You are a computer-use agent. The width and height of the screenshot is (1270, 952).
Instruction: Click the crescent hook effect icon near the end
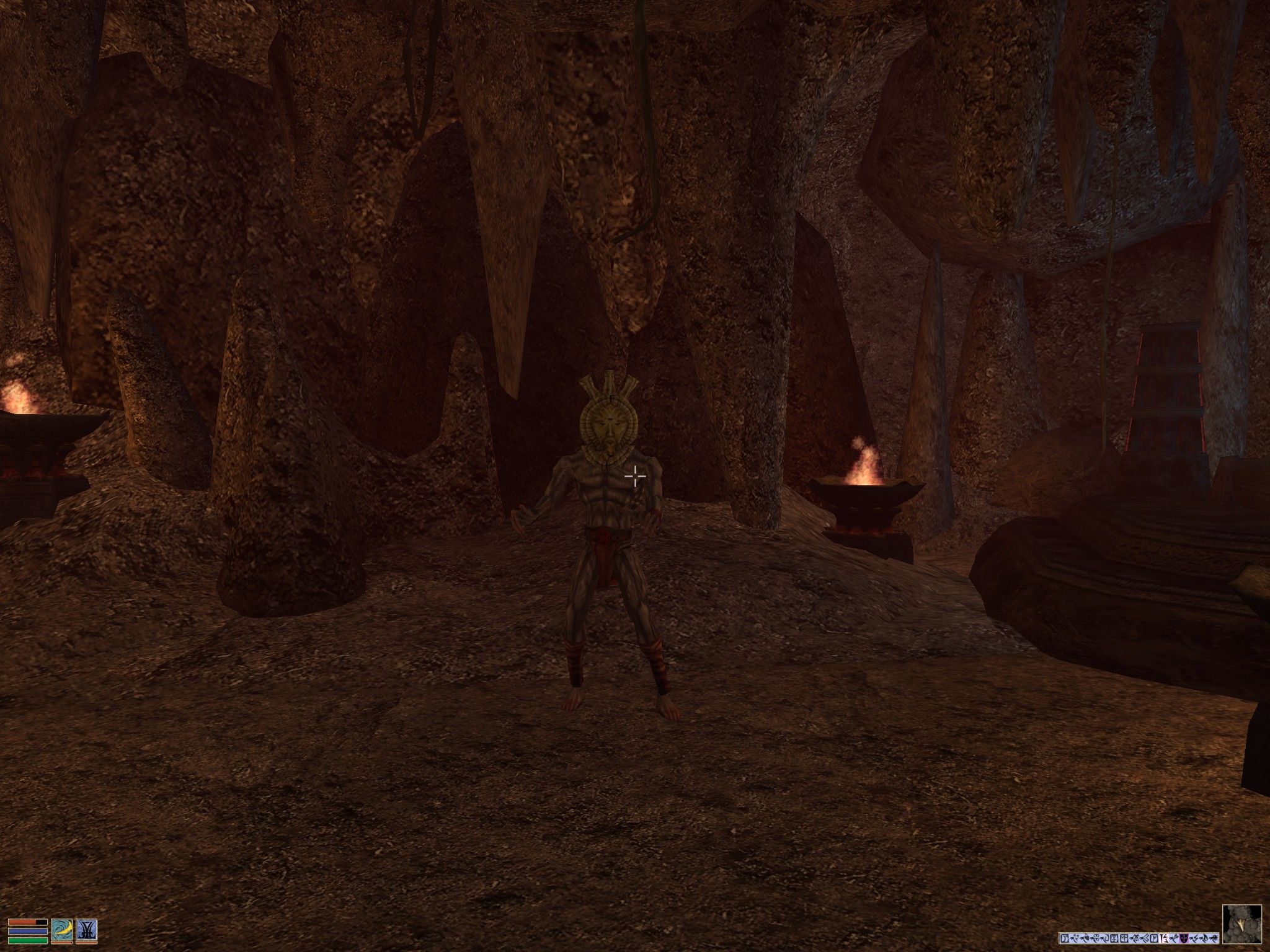[x=1206, y=938]
